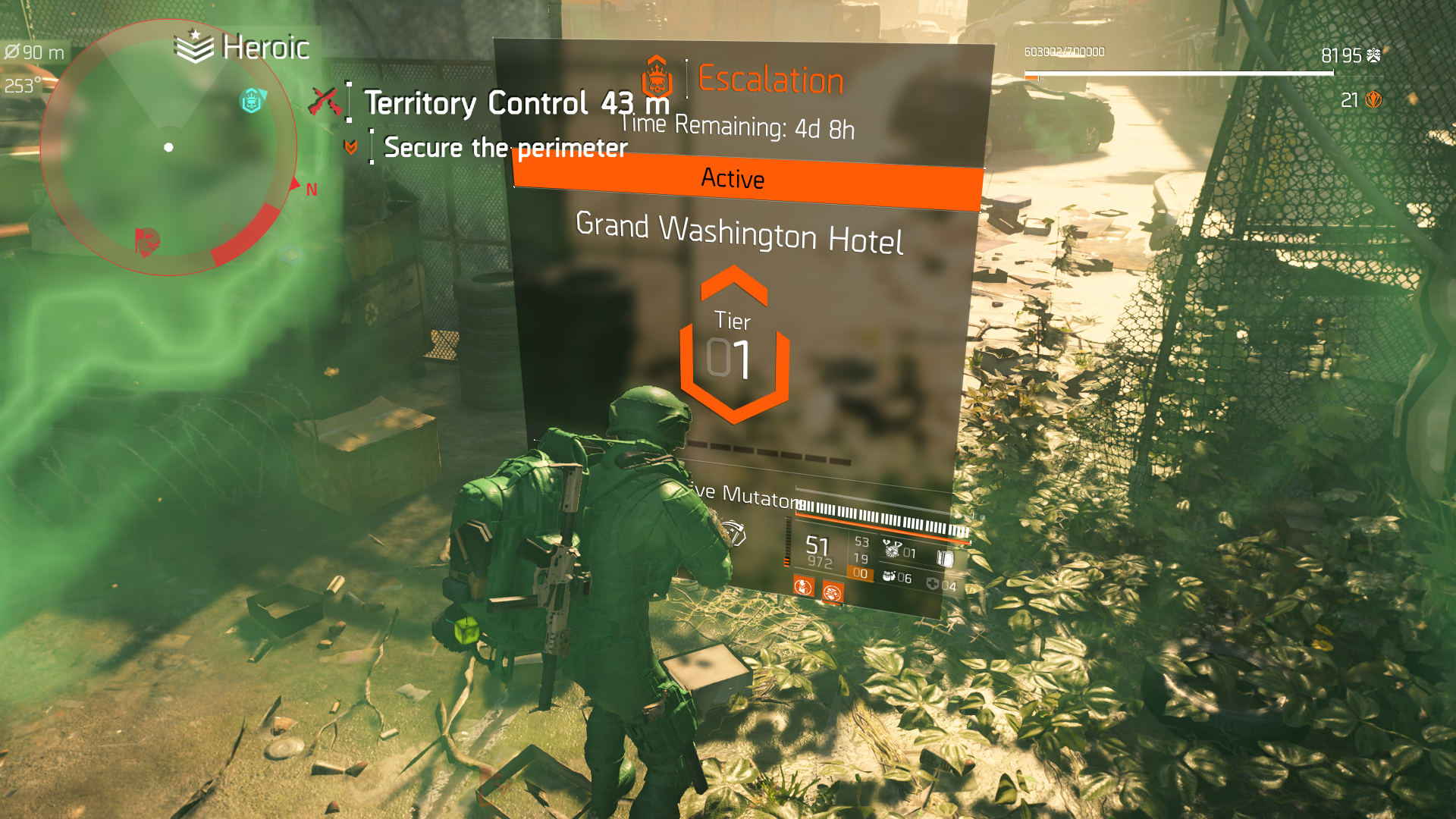Select the orange Active status bar
This screenshot has width=1456, height=819.
(x=748, y=179)
